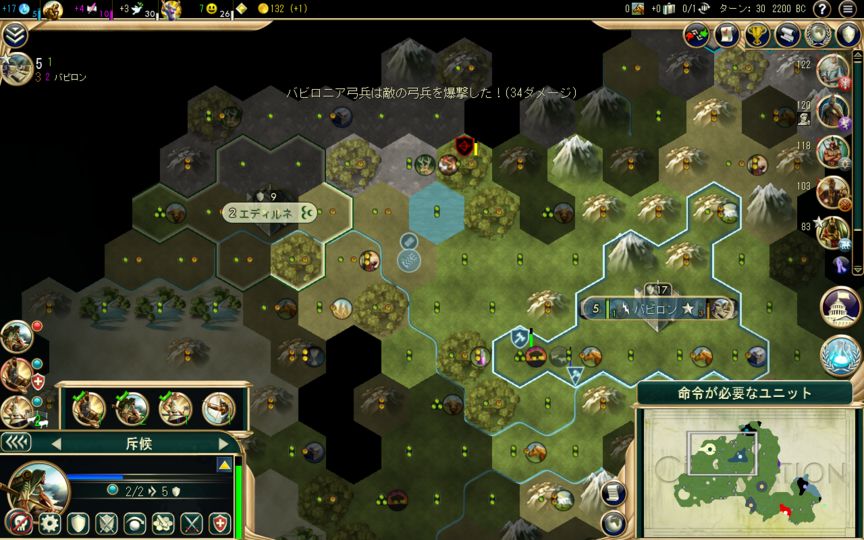Cycle to the next unit with right arrow

click(x=224, y=443)
